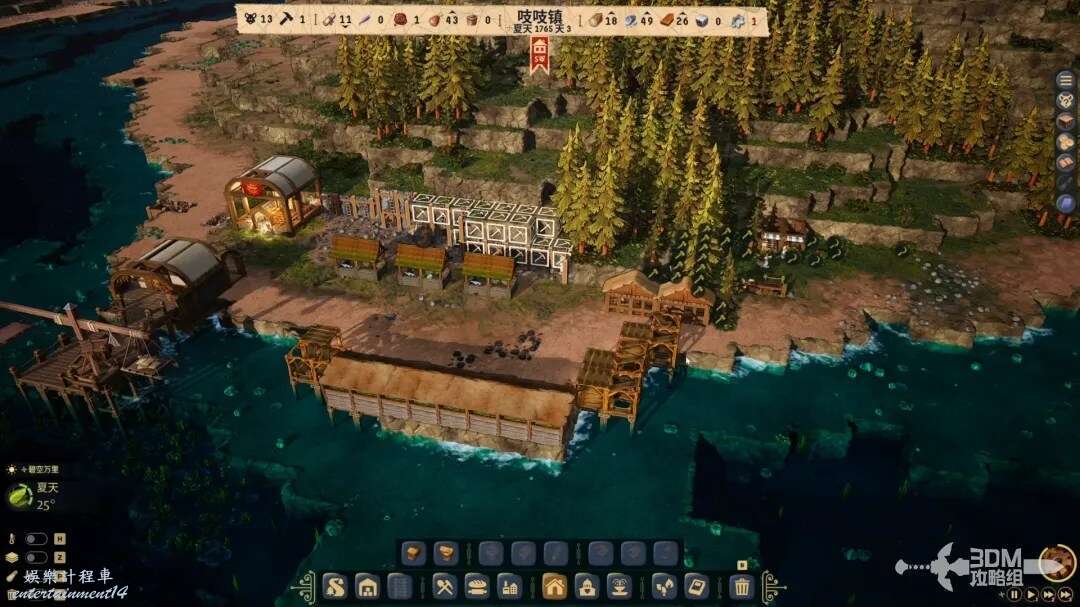Open the paths and roads build category

335,586
